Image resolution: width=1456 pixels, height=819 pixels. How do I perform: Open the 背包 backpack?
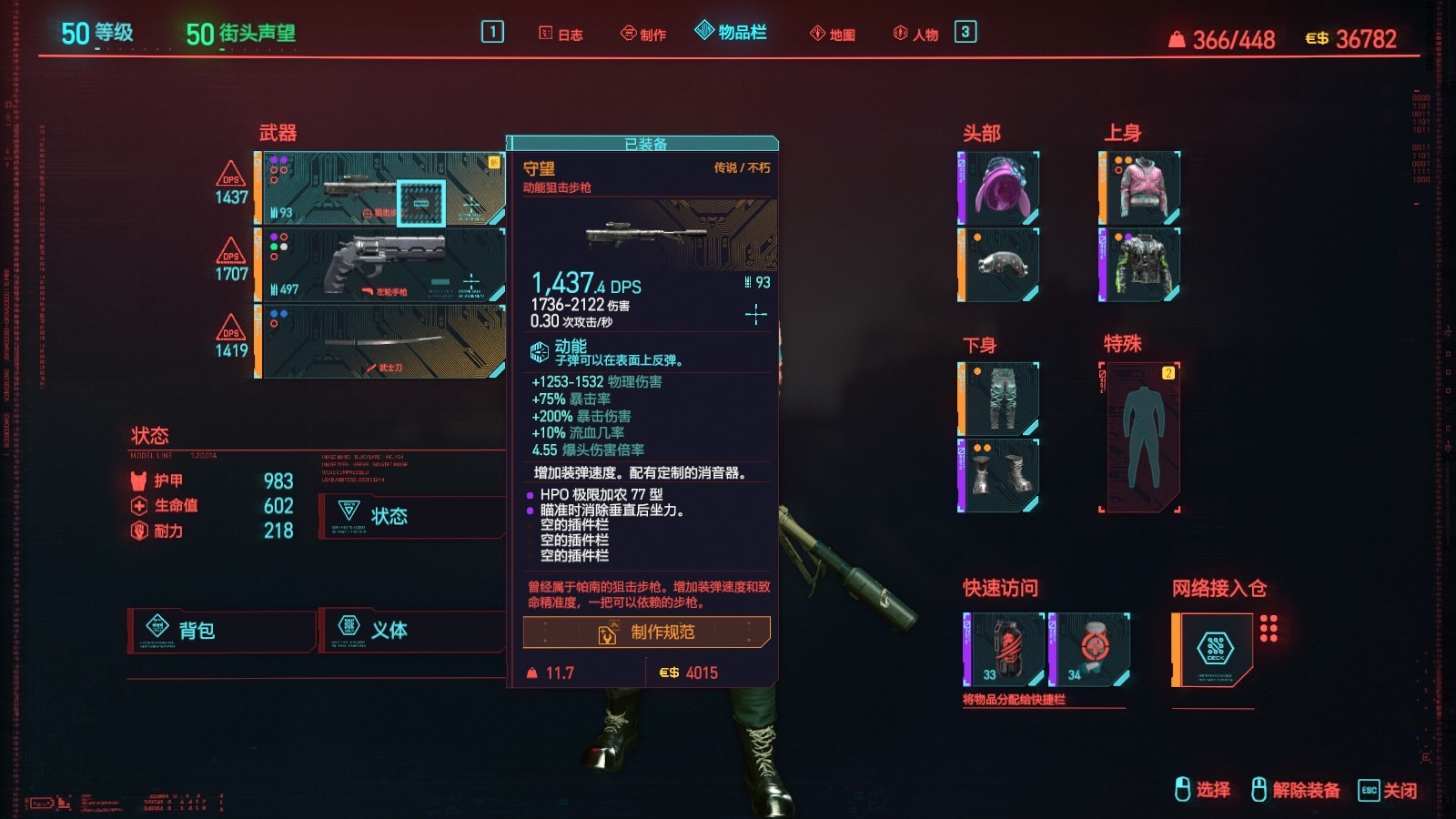(221, 630)
